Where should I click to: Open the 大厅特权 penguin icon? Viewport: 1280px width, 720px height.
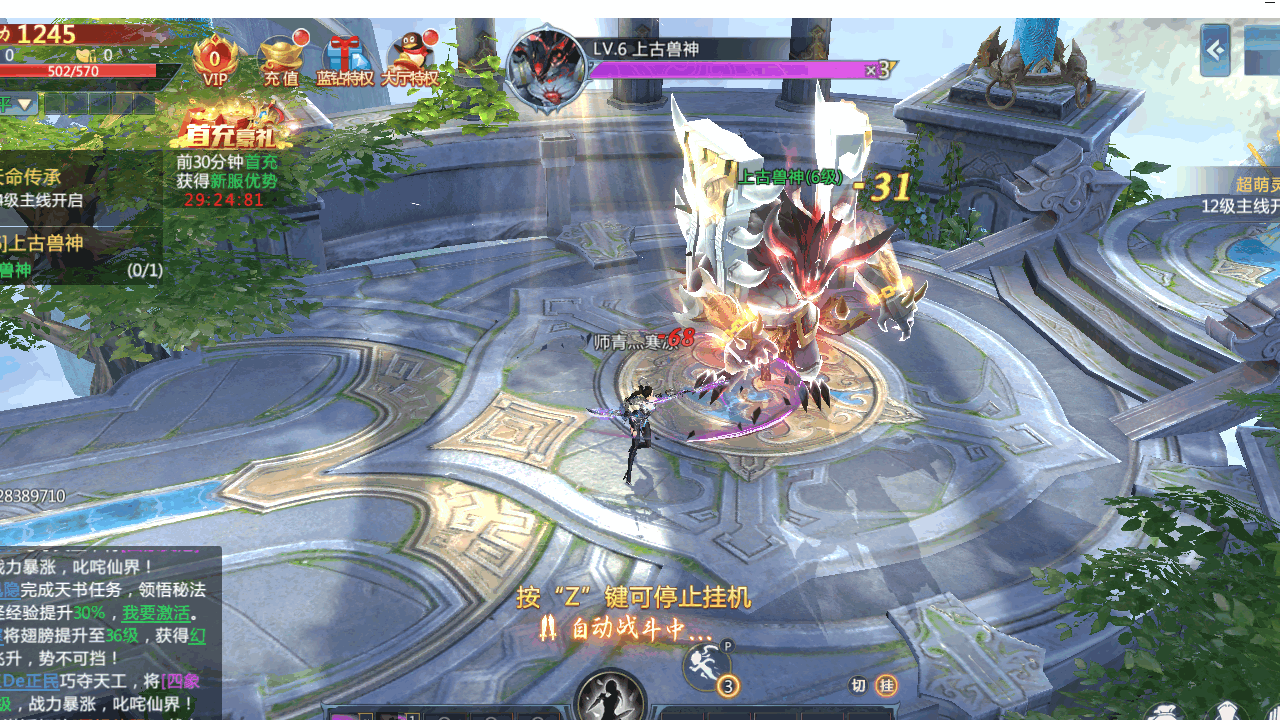[x=411, y=60]
